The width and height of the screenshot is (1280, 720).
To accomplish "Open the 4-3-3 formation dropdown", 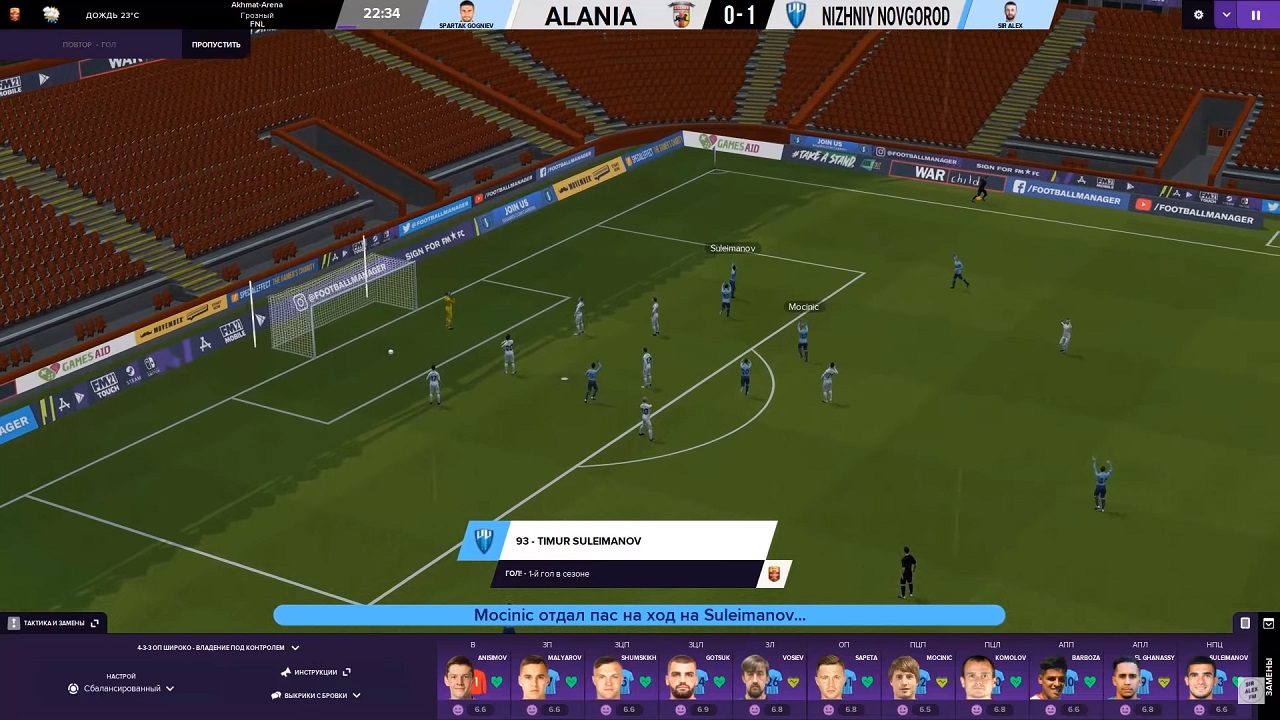I will pos(218,648).
